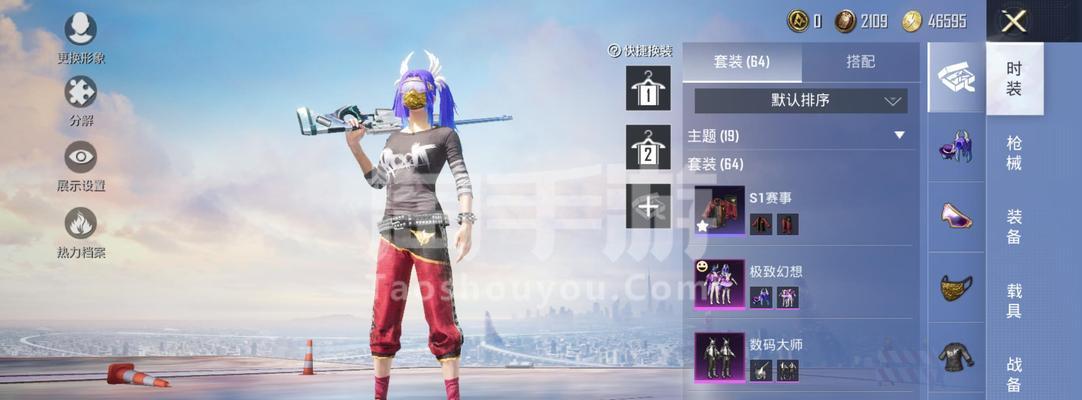Switch to the 套装 (64) tab
Screen dimensions: 1082x400
[742, 62]
